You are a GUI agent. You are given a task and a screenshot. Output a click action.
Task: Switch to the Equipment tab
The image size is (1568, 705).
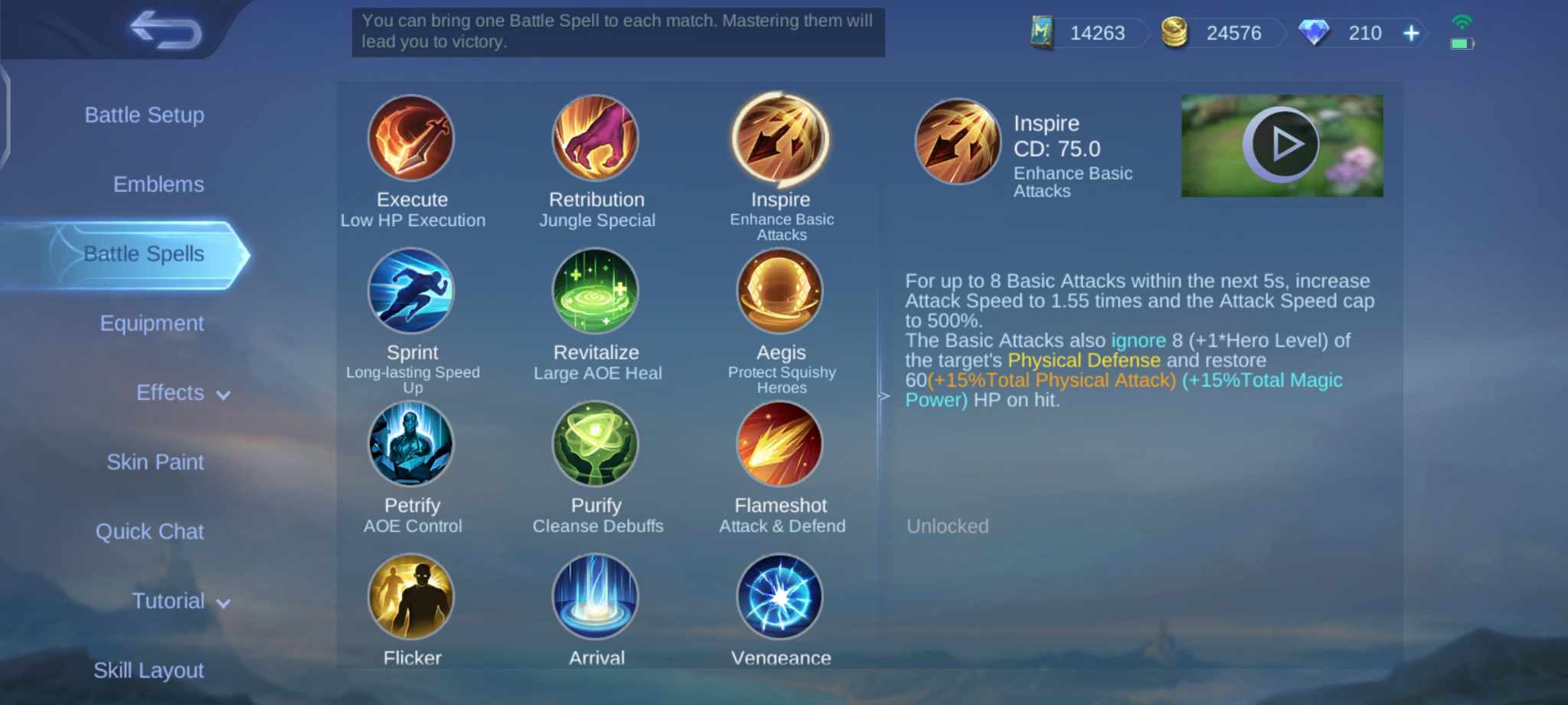point(152,323)
